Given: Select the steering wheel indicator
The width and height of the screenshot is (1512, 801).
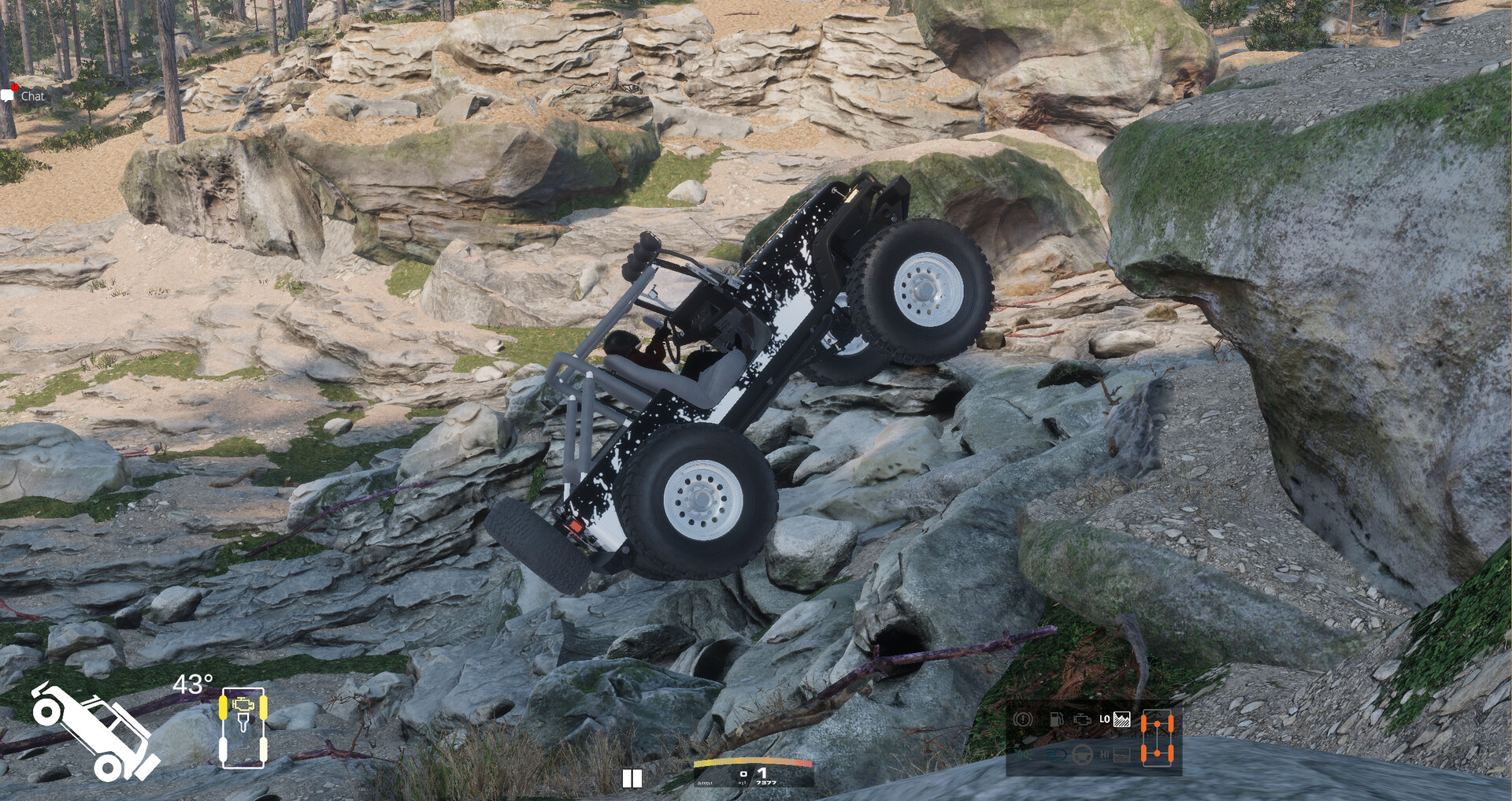Looking at the screenshot, I should point(1082,755).
